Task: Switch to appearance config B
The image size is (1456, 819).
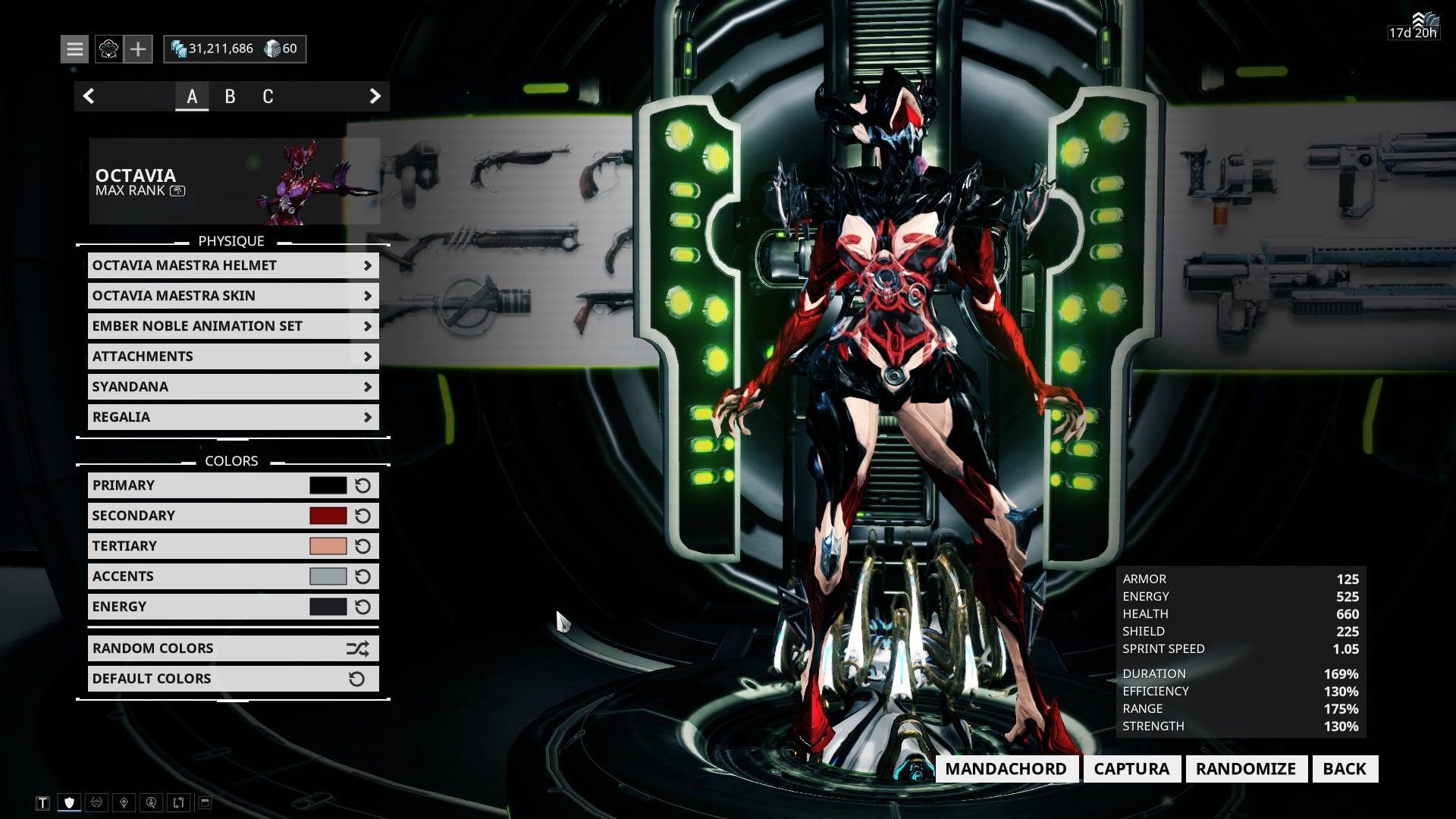Action: point(230,96)
